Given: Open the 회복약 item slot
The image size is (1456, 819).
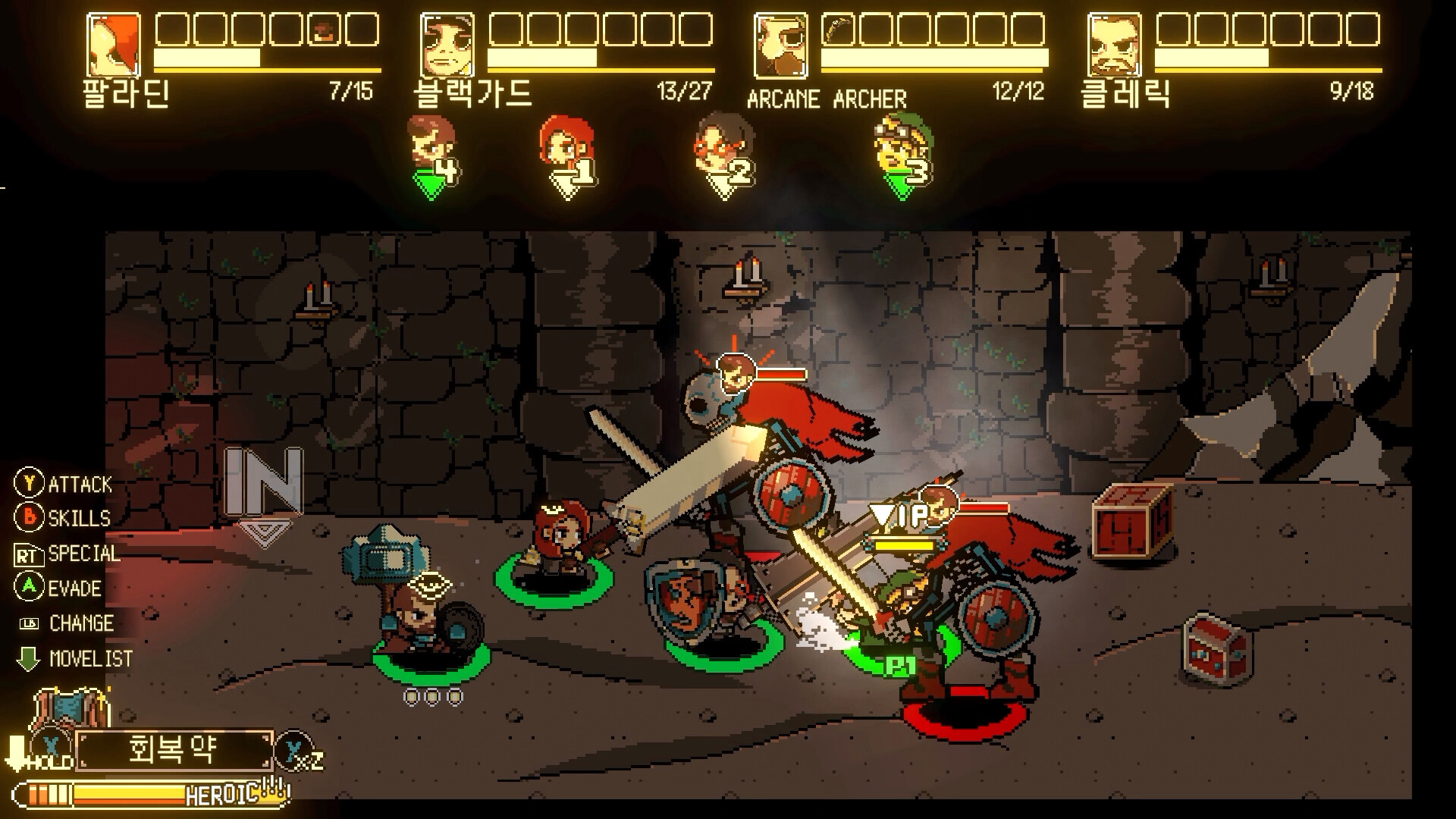Looking at the screenshot, I should [x=174, y=751].
